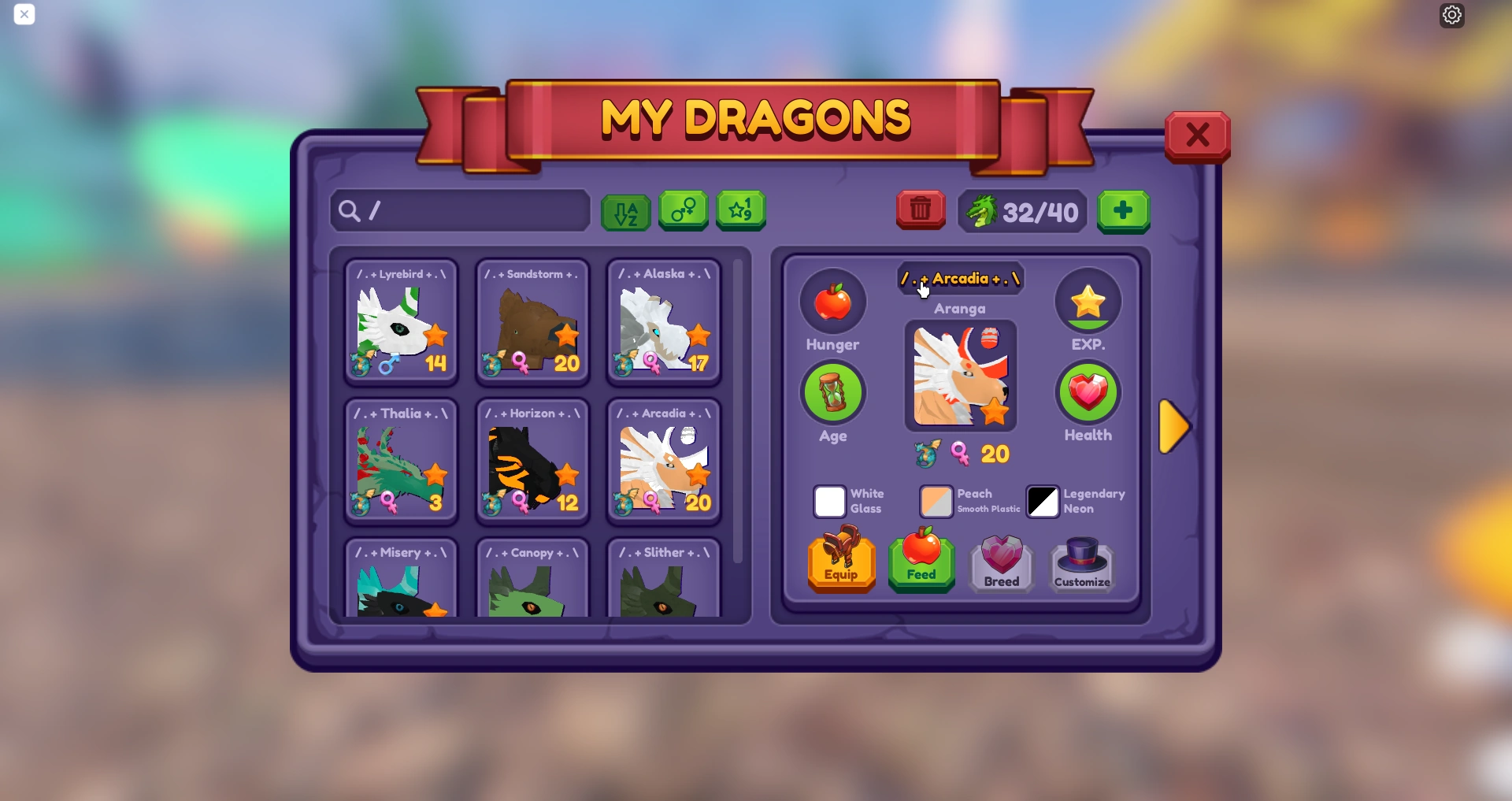Open the delete dragons trash icon
The width and height of the screenshot is (1512, 801).
tap(920, 210)
